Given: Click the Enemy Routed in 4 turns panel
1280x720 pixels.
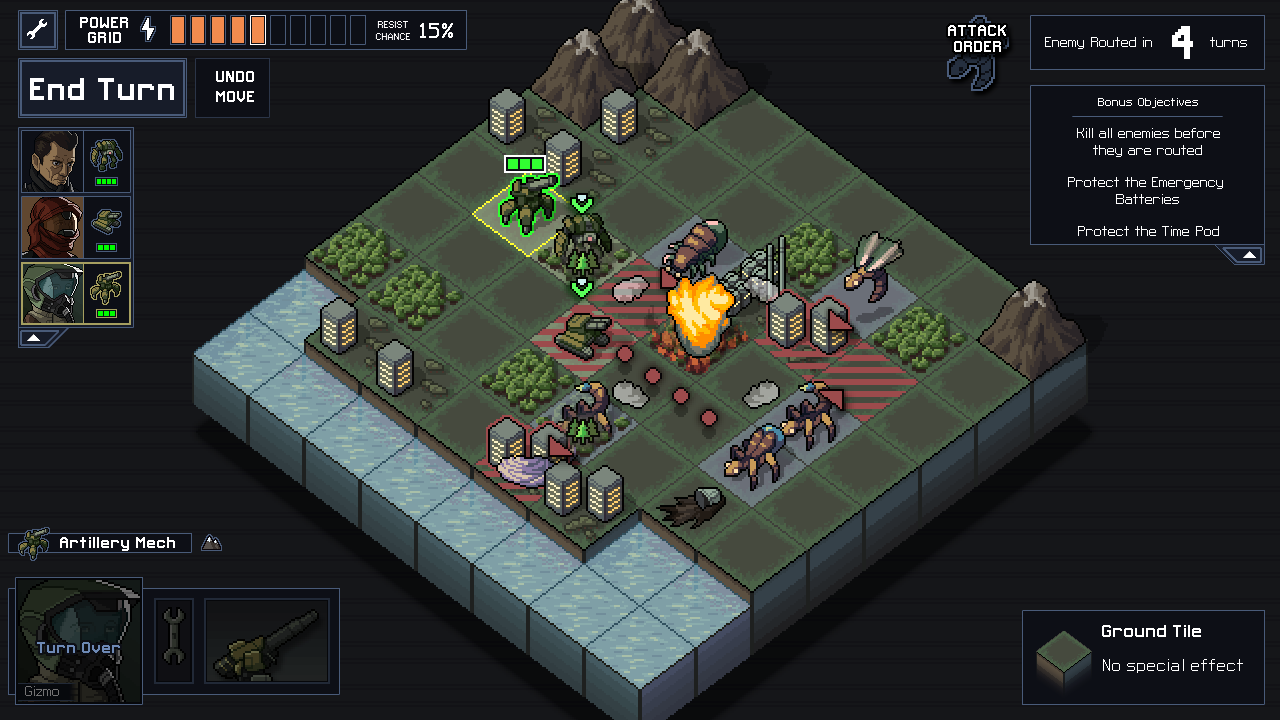Looking at the screenshot, I should pyautogui.click(x=1146, y=42).
